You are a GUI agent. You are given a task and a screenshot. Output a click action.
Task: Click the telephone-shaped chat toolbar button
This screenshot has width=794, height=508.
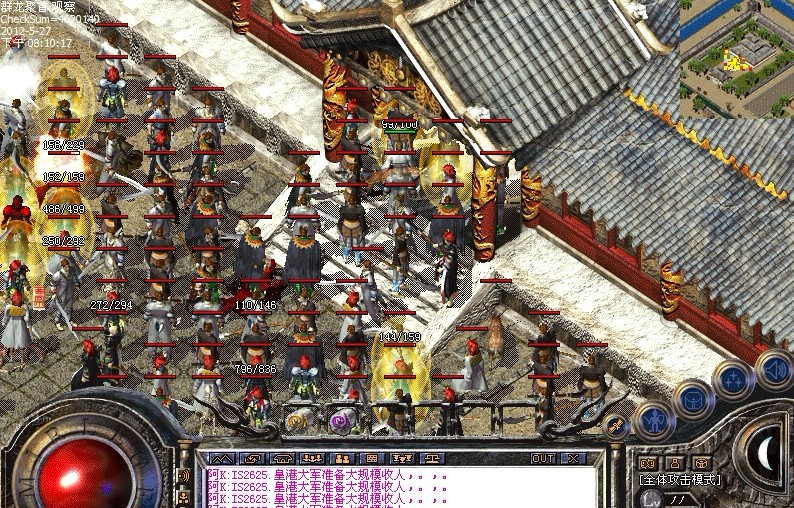click(x=280, y=458)
